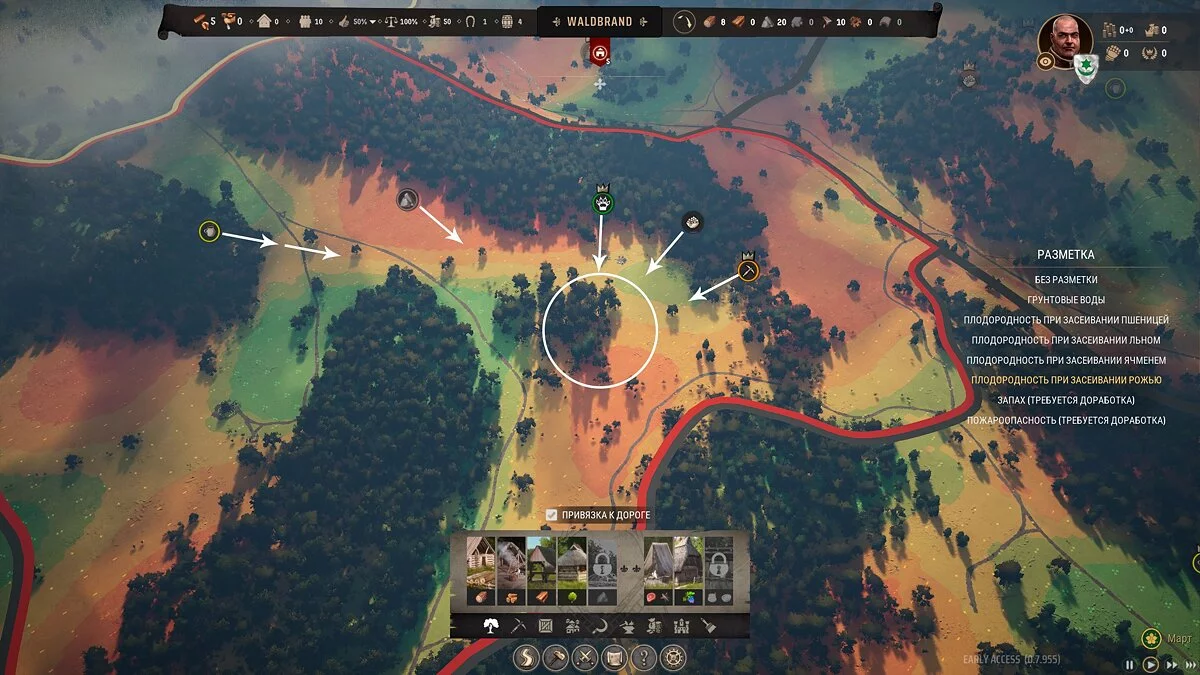Click the lord portrait in the corner
Viewport: 1200px width, 675px height.
pos(1064,40)
